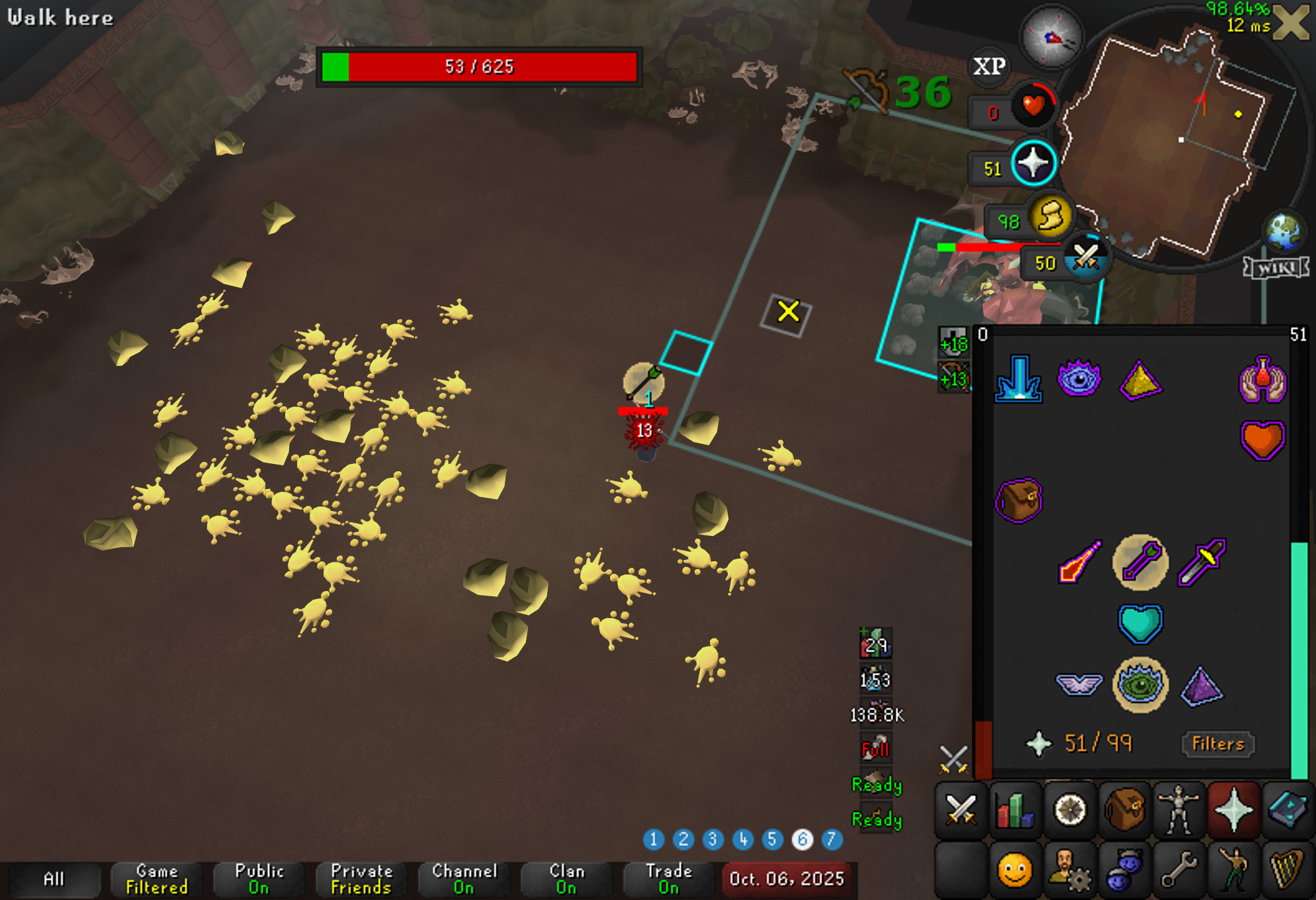Toggle the highlighted arrow prayer
Image resolution: width=1316 pixels, height=900 pixels.
pos(1140,562)
